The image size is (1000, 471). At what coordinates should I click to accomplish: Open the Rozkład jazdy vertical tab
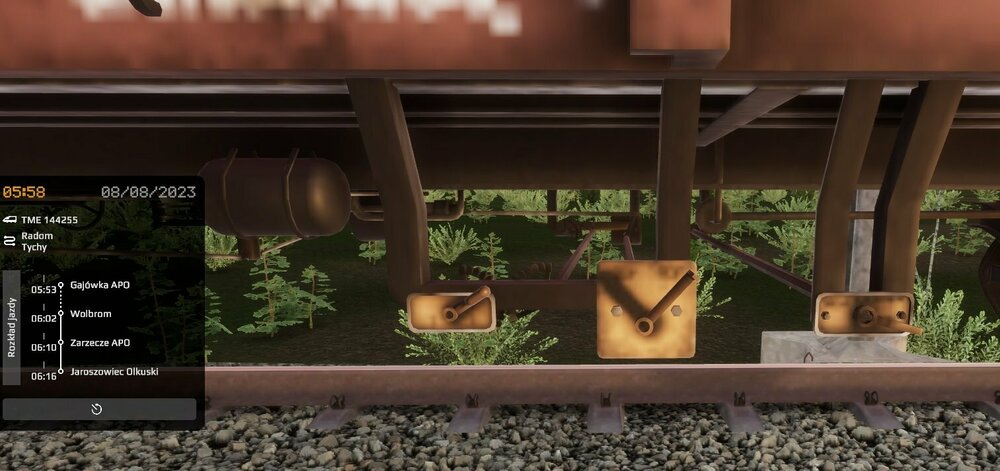tap(12, 327)
